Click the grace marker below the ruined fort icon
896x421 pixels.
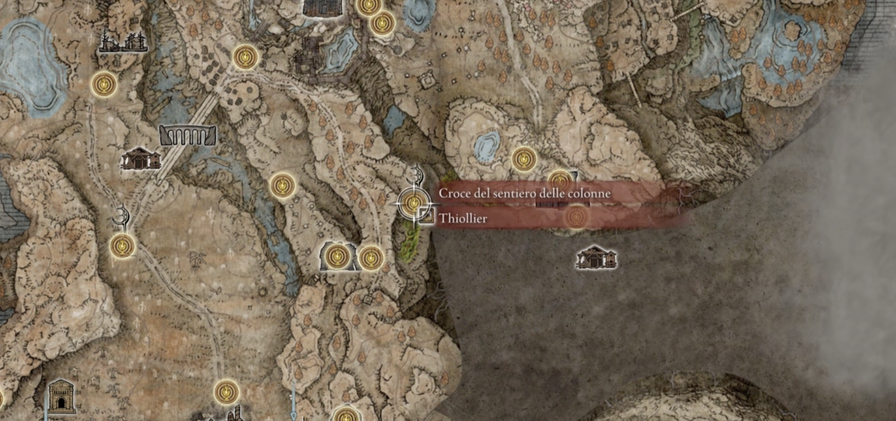tap(103, 85)
